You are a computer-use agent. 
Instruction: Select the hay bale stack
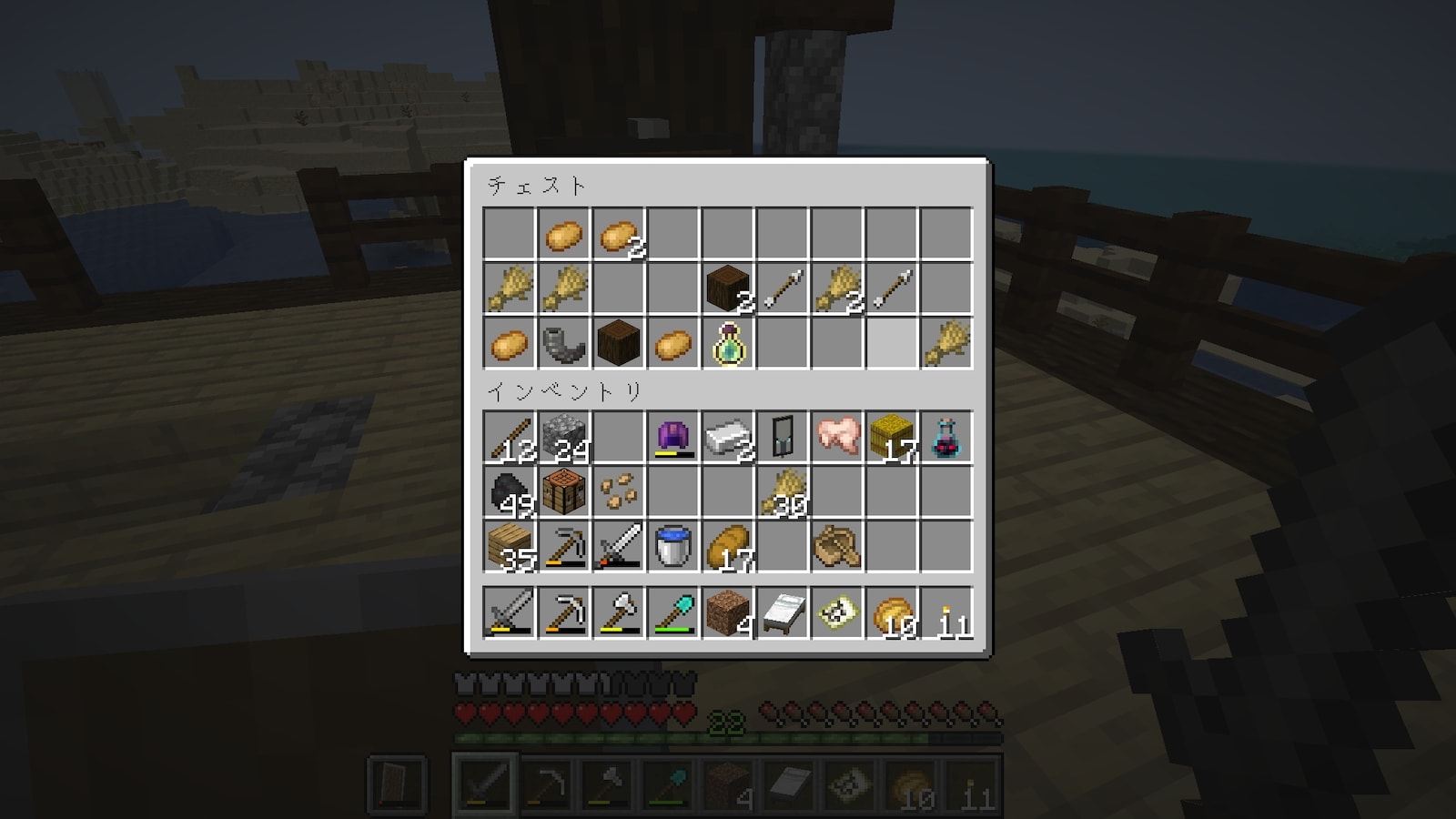891,437
